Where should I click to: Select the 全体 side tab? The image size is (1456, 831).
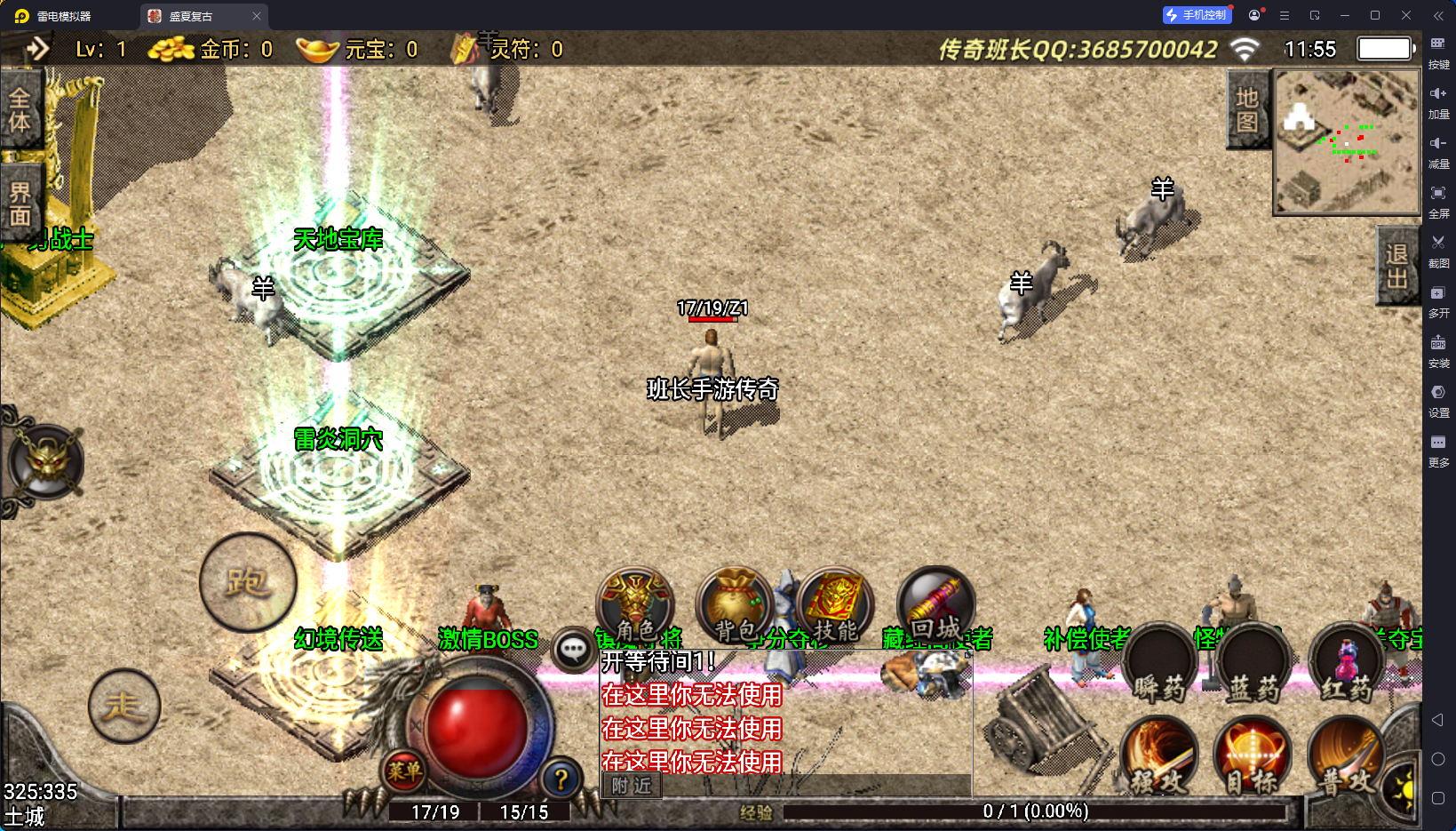click(x=20, y=110)
